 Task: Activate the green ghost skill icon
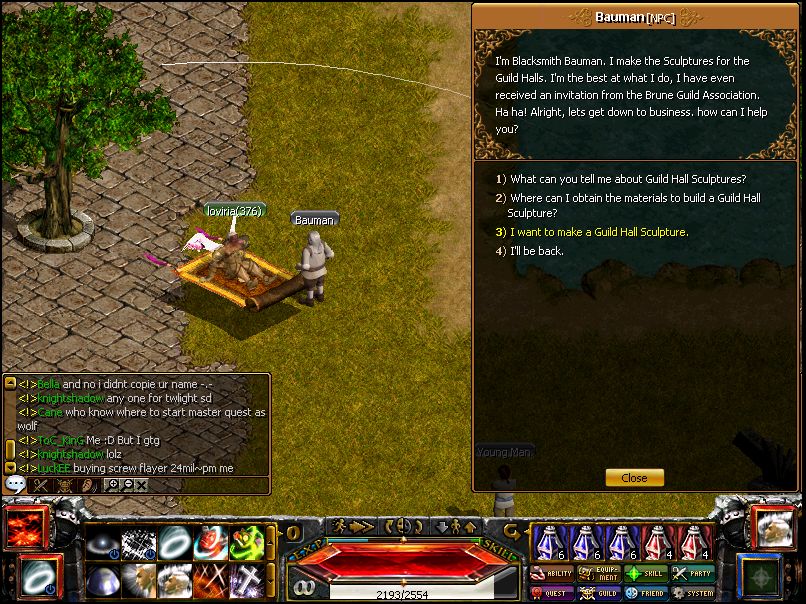click(247, 542)
